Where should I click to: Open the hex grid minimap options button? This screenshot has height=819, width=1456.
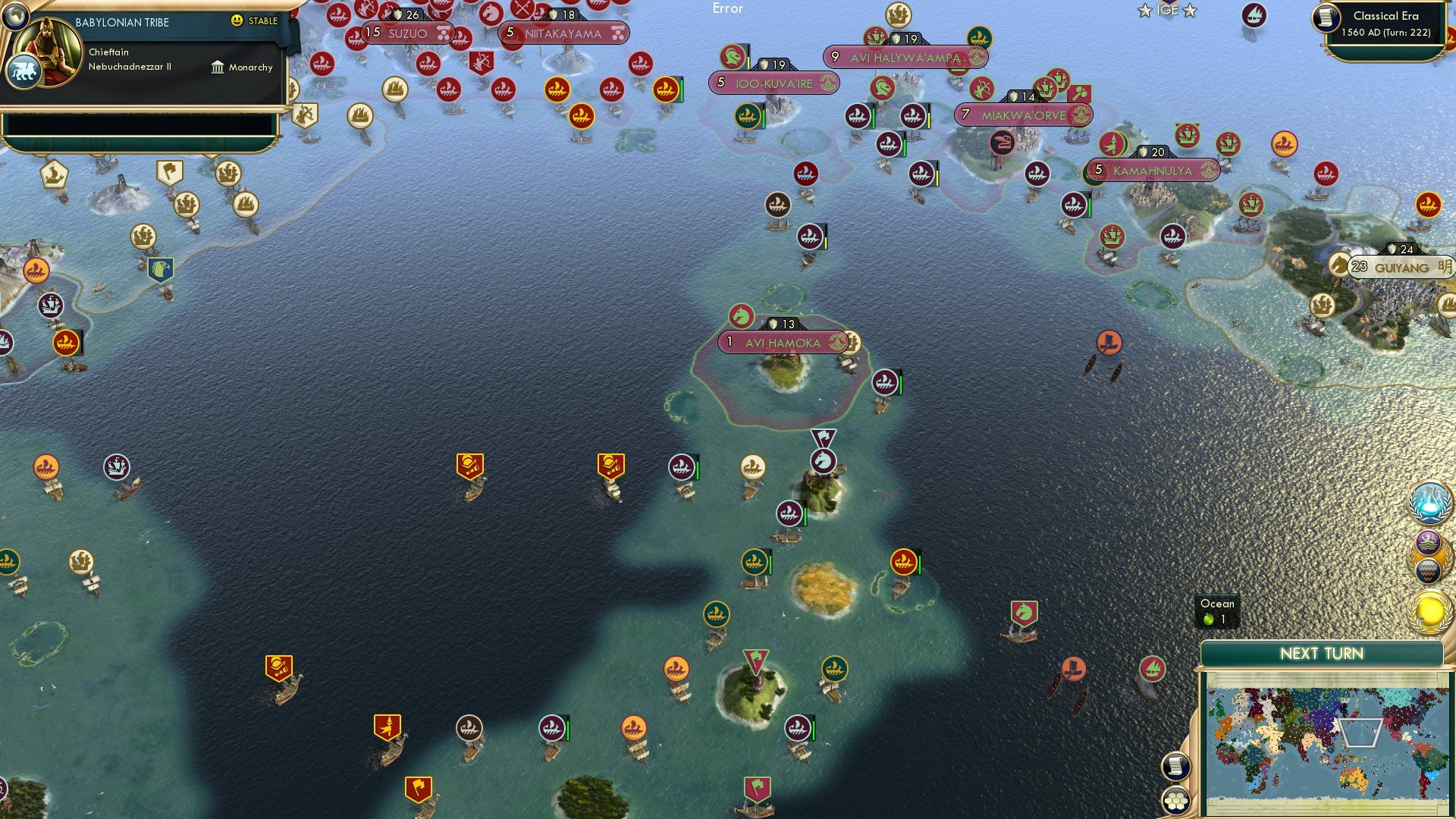tap(1175, 800)
